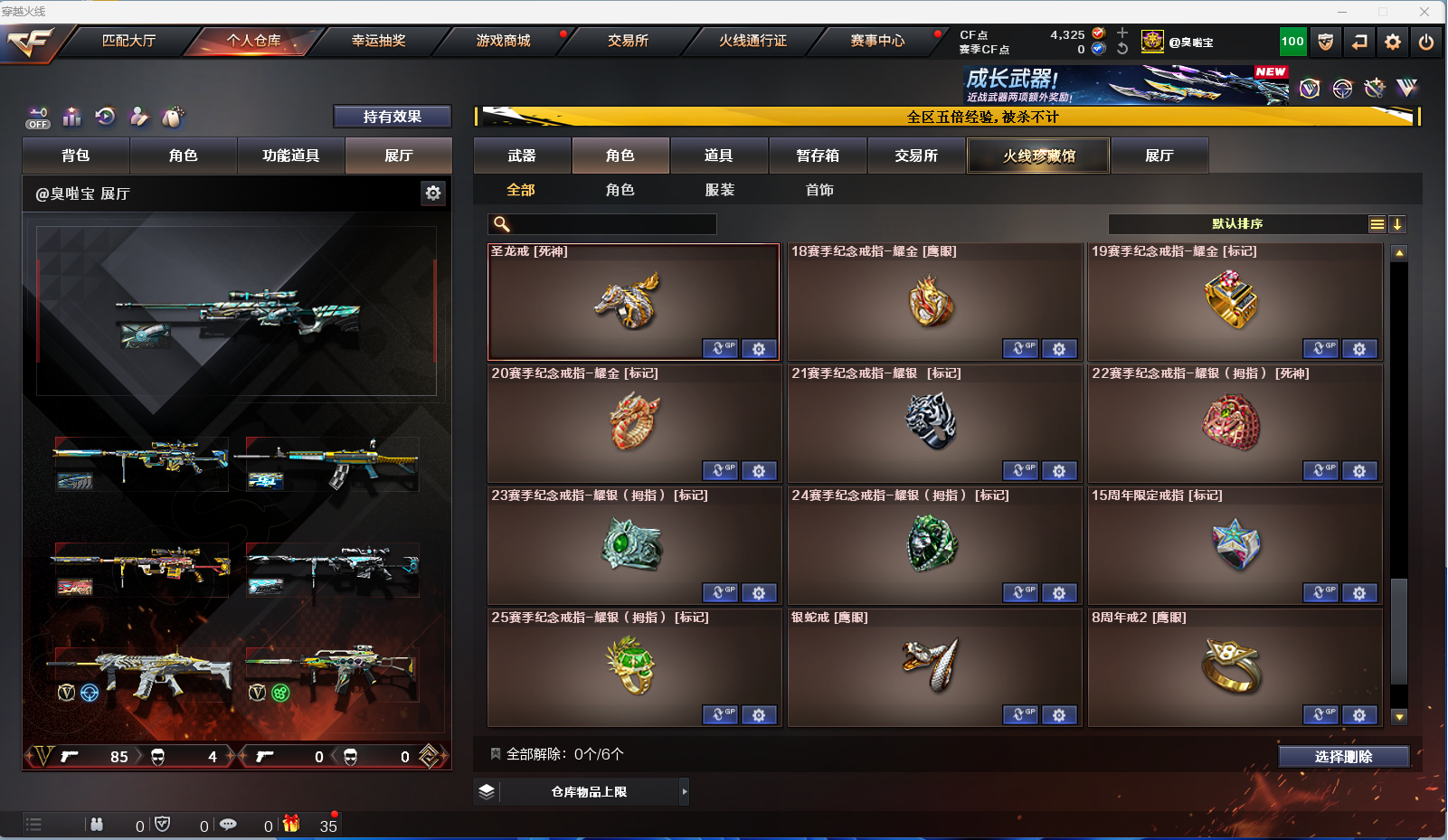Click the 持有效果 button
The image size is (1448, 840).
click(392, 117)
